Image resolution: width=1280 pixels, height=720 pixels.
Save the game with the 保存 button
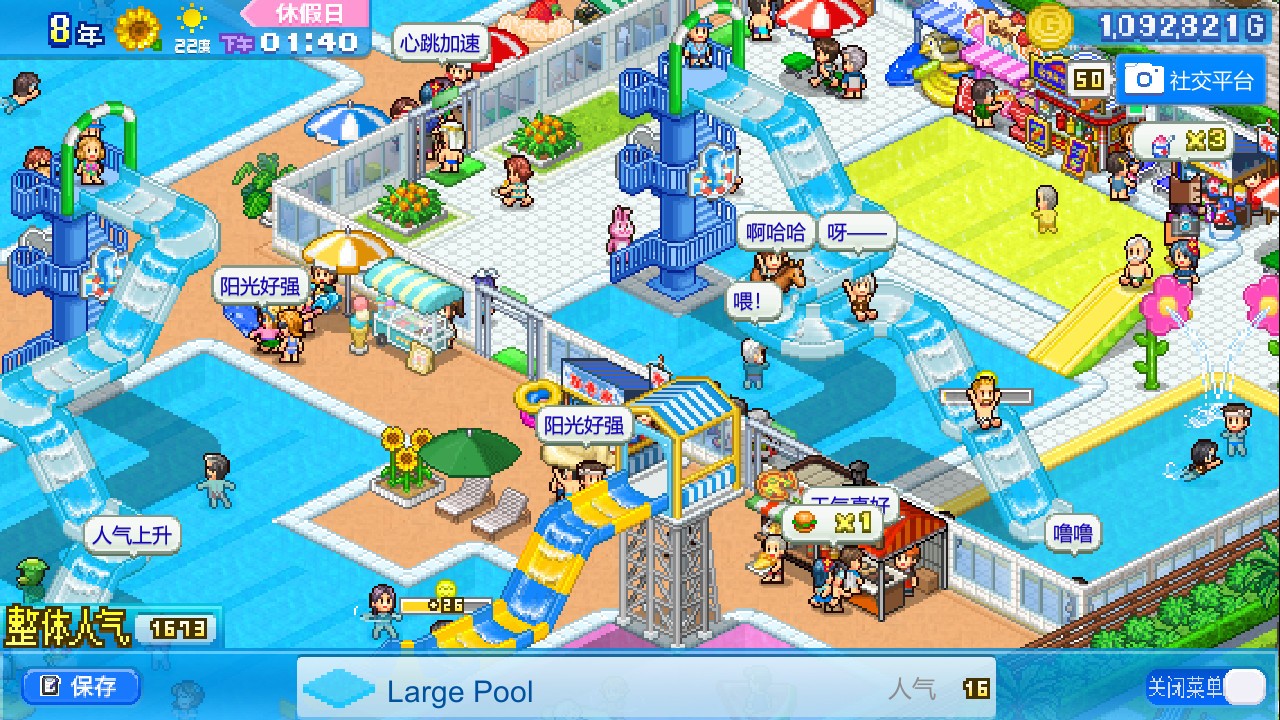[80, 687]
